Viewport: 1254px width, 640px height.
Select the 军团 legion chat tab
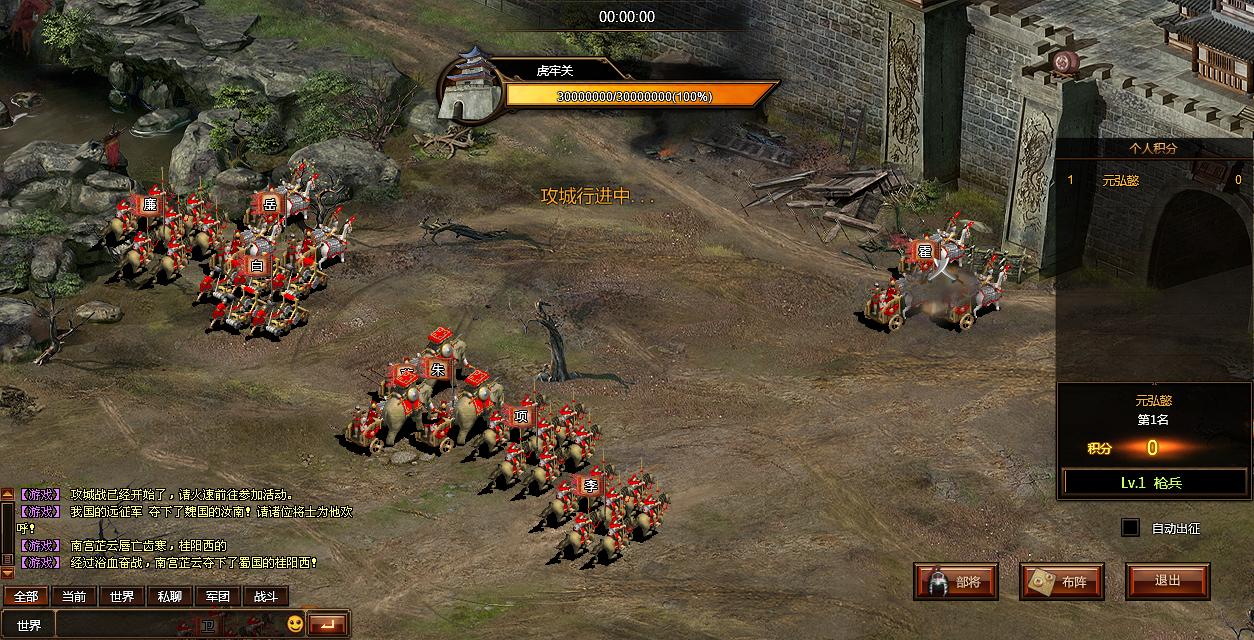pos(218,597)
